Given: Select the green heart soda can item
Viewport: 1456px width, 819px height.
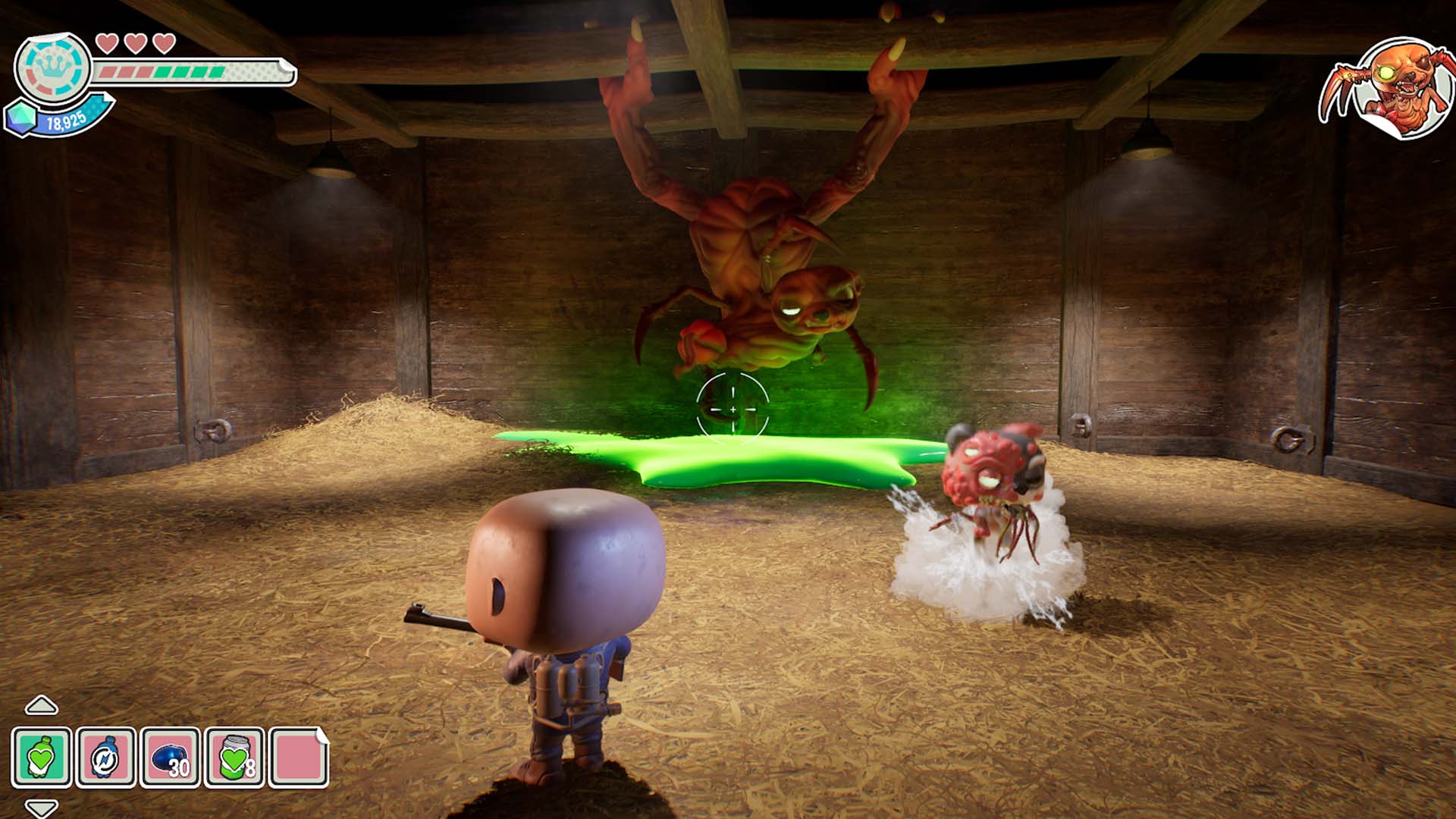Looking at the screenshot, I should click(x=232, y=755).
